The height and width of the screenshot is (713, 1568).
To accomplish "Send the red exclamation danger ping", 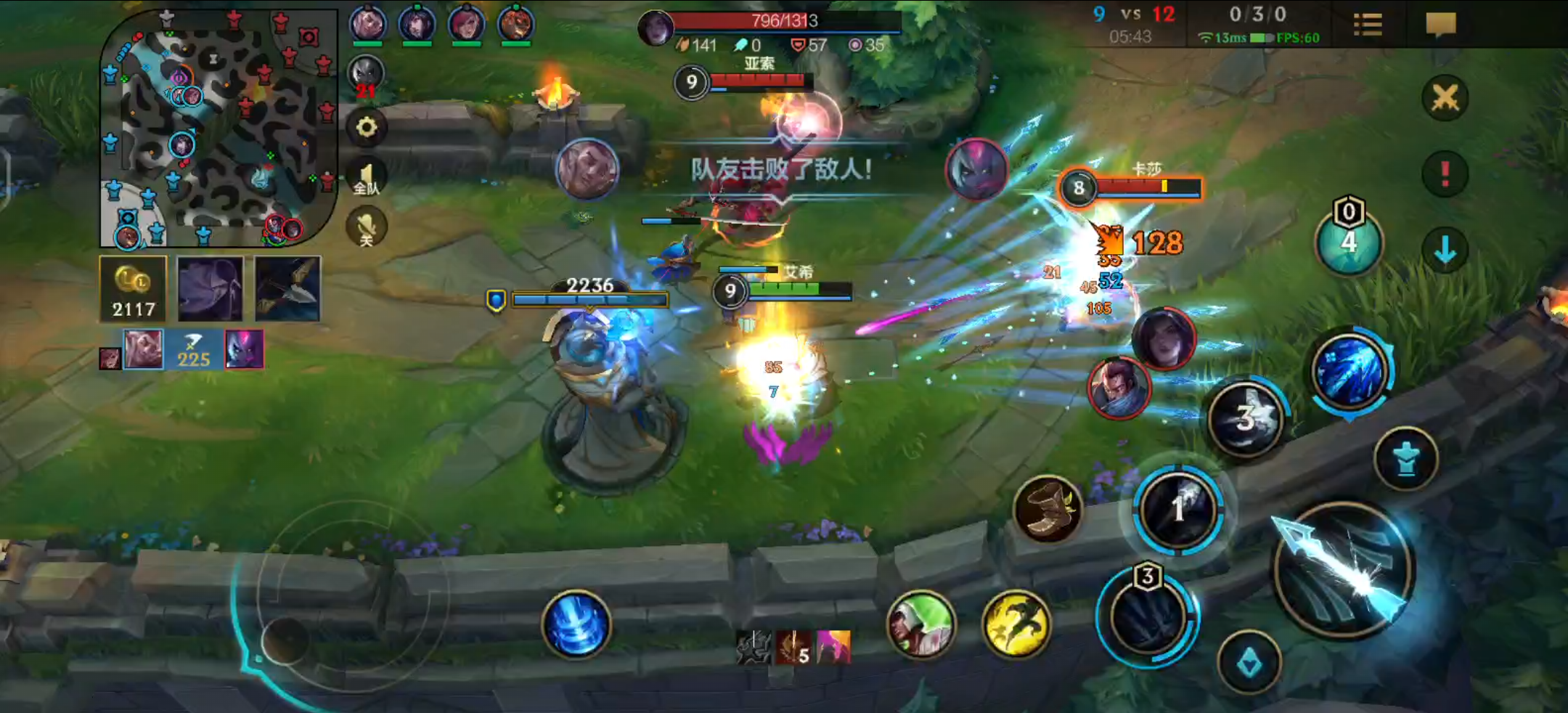I will 1445,174.
